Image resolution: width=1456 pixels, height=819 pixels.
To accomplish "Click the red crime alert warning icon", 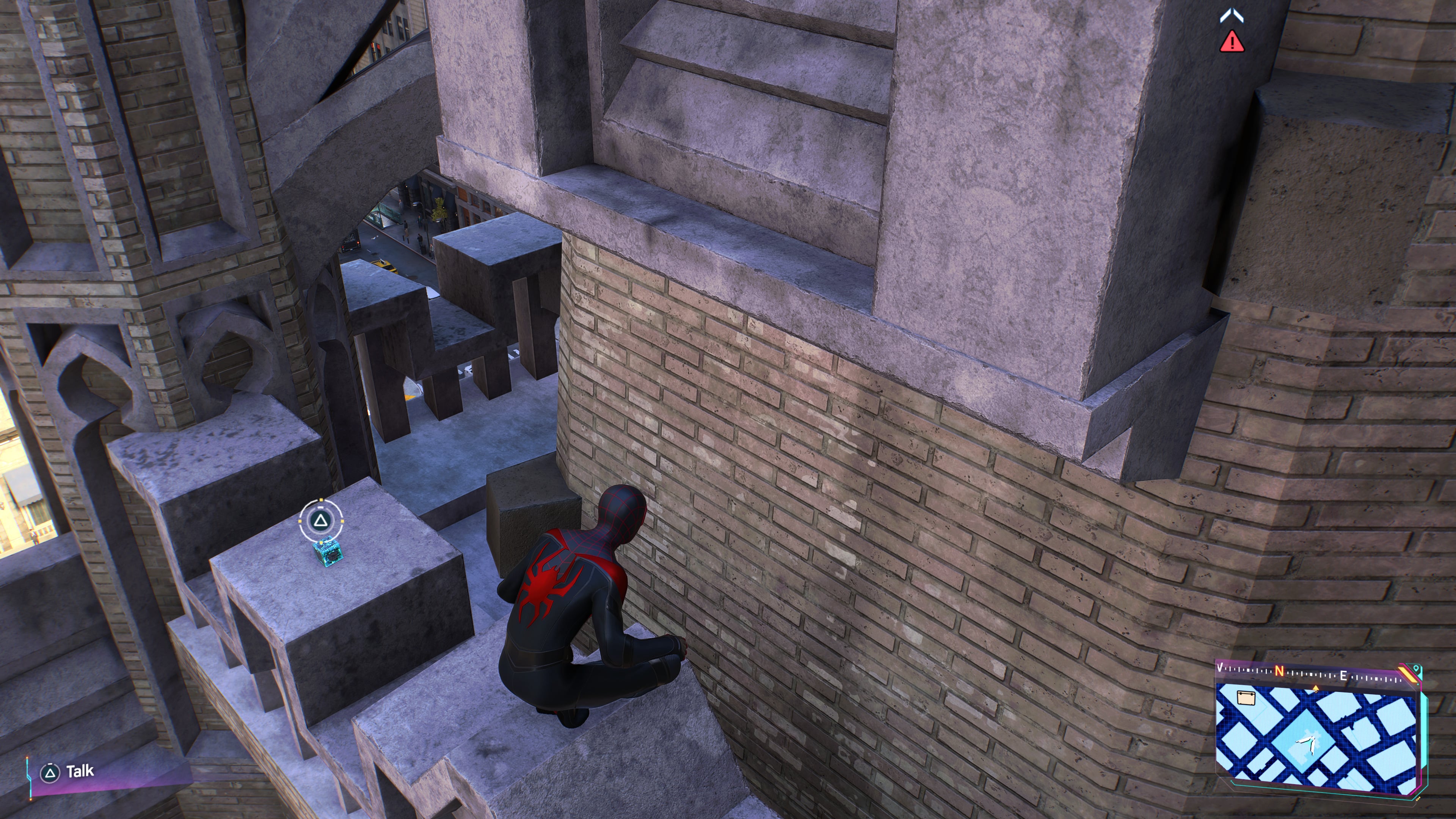I will 1232,42.
